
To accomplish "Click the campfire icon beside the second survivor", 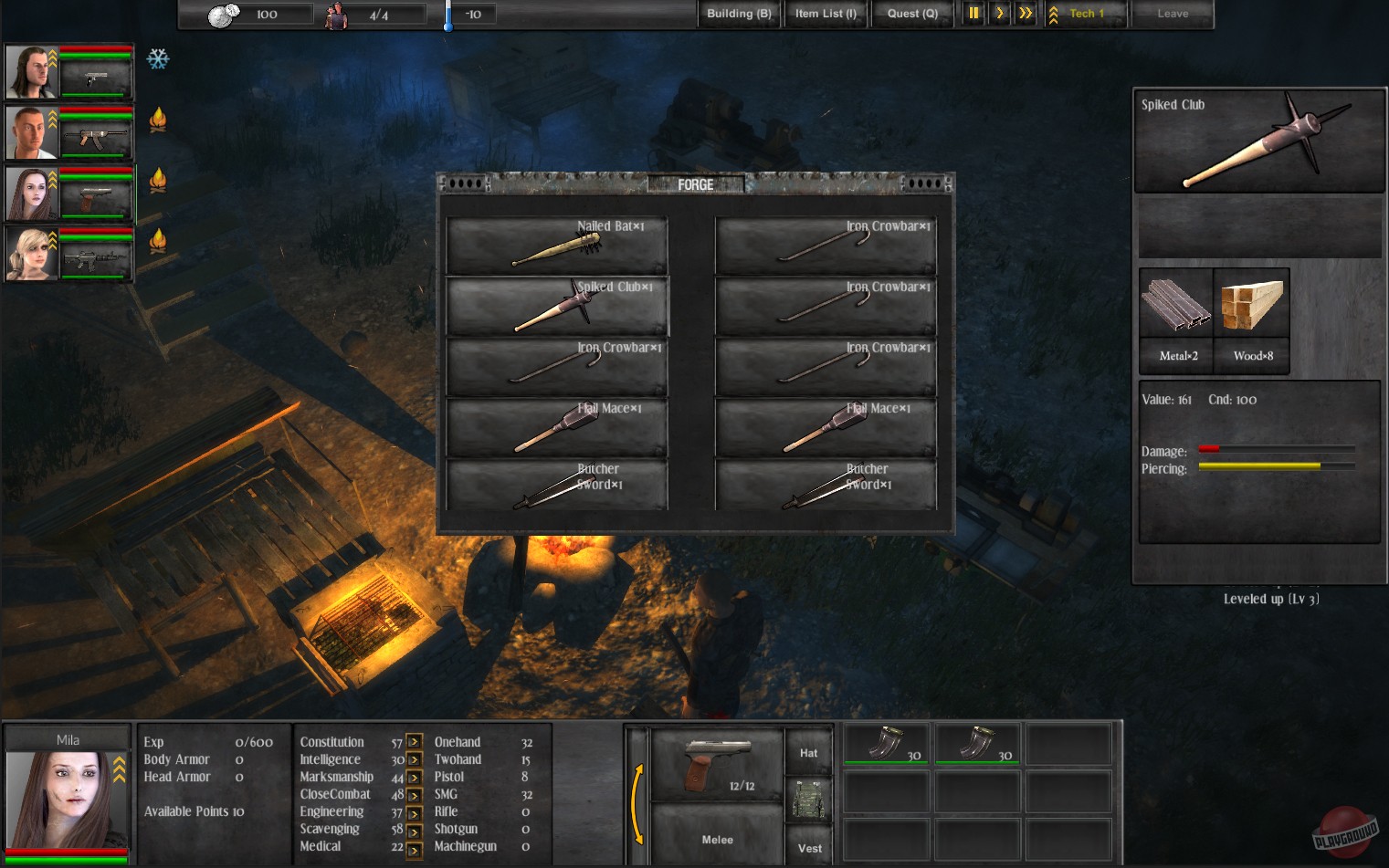I will click(x=159, y=120).
